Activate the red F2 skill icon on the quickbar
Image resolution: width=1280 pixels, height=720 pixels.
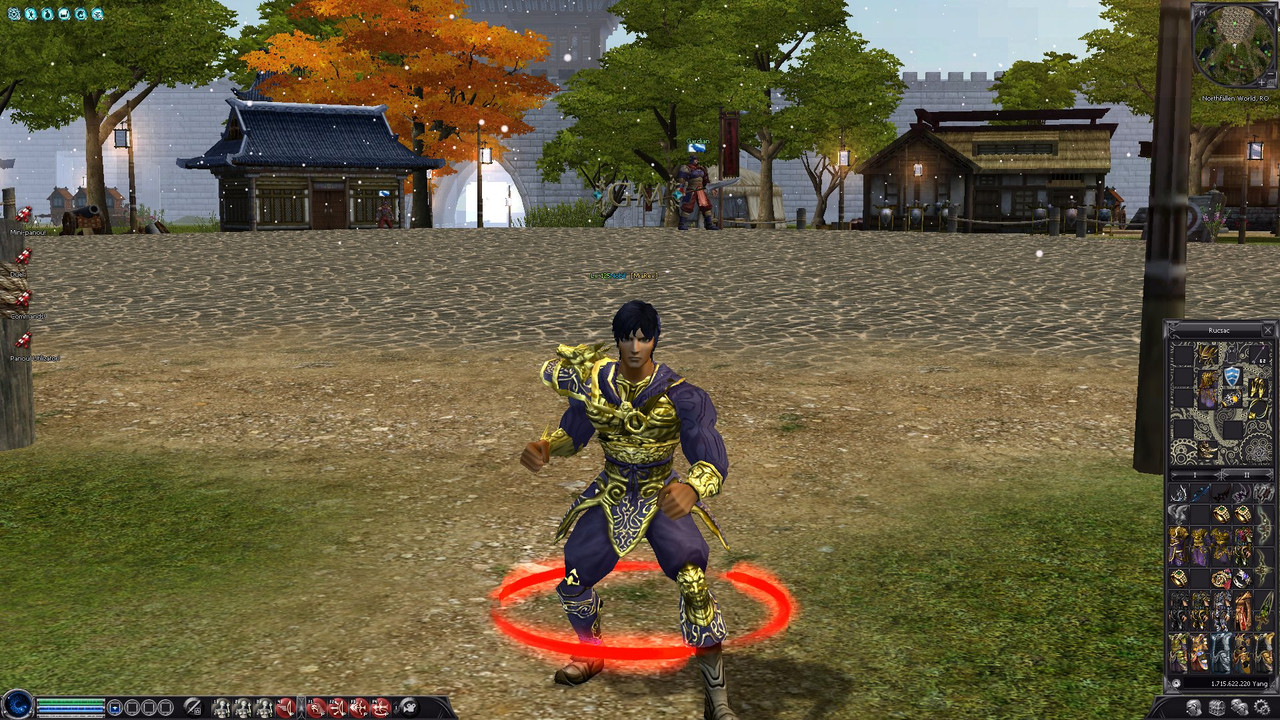(336, 707)
